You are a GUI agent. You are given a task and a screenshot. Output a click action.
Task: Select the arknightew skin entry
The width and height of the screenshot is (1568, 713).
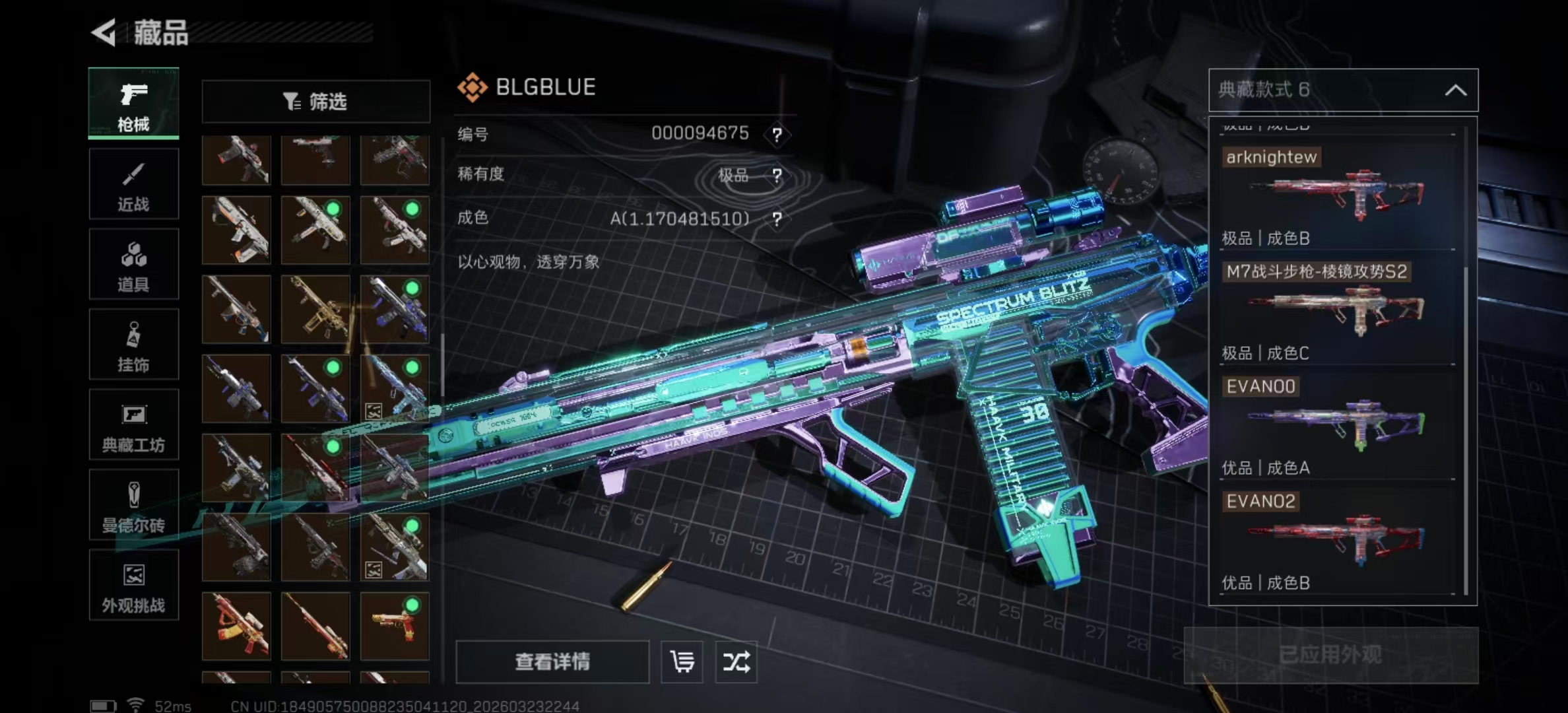point(1337,194)
